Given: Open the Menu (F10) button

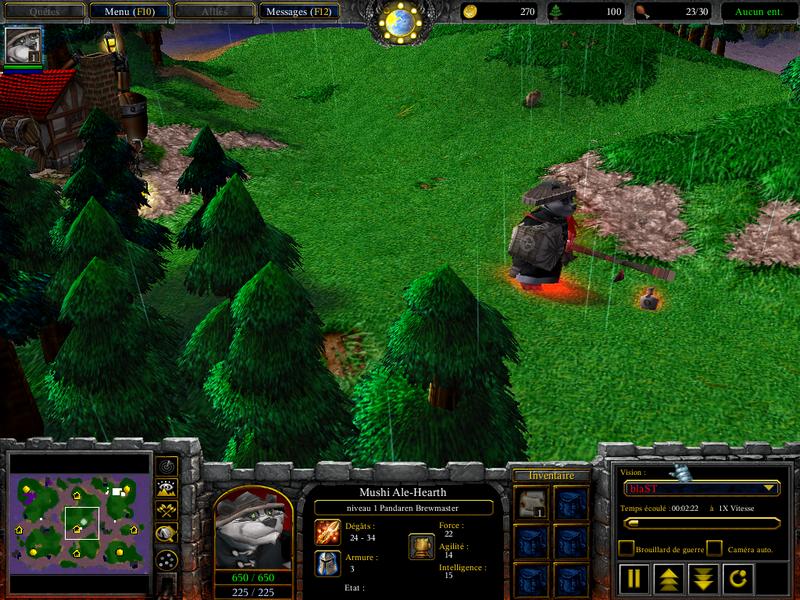Looking at the screenshot, I should [129, 12].
